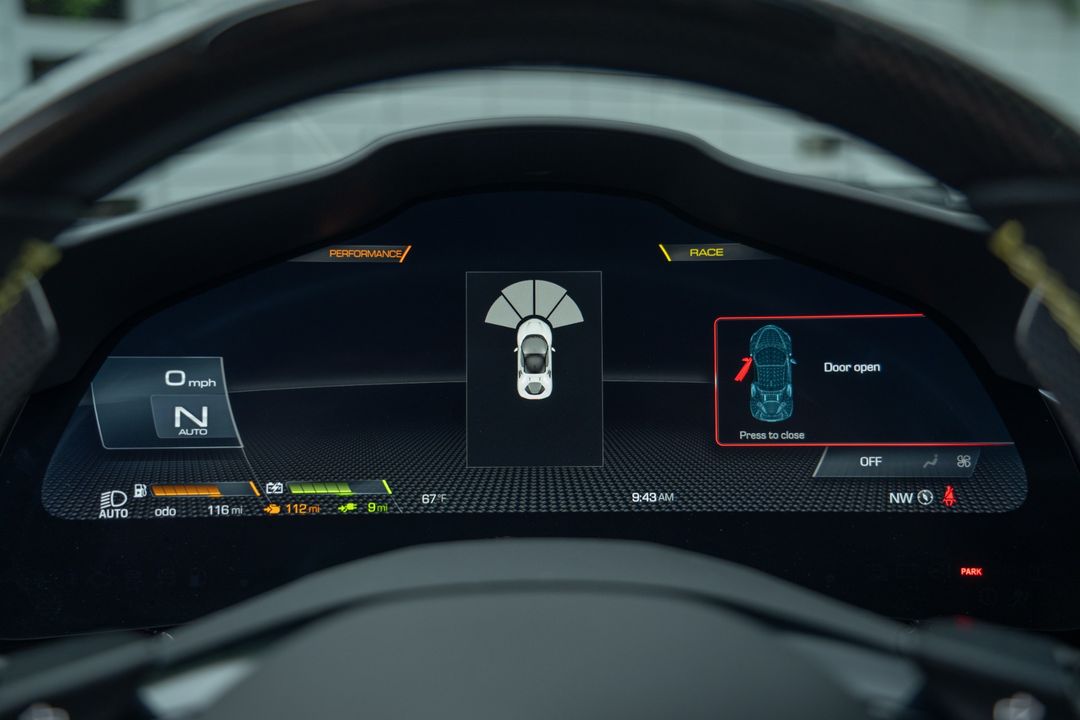Viewport: 1080px width, 720px height.
Task: Toggle the climate OFF label
Action: click(x=870, y=462)
